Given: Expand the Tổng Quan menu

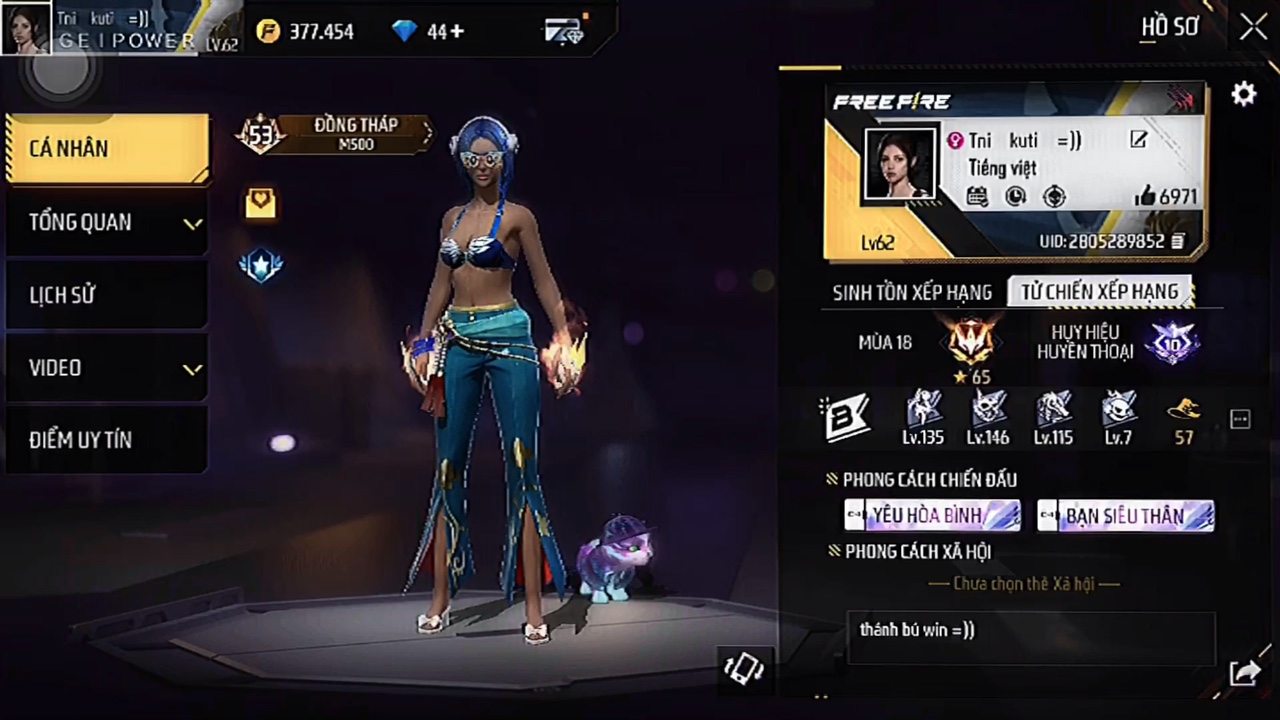Looking at the screenshot, I should [x=107, y=222].
